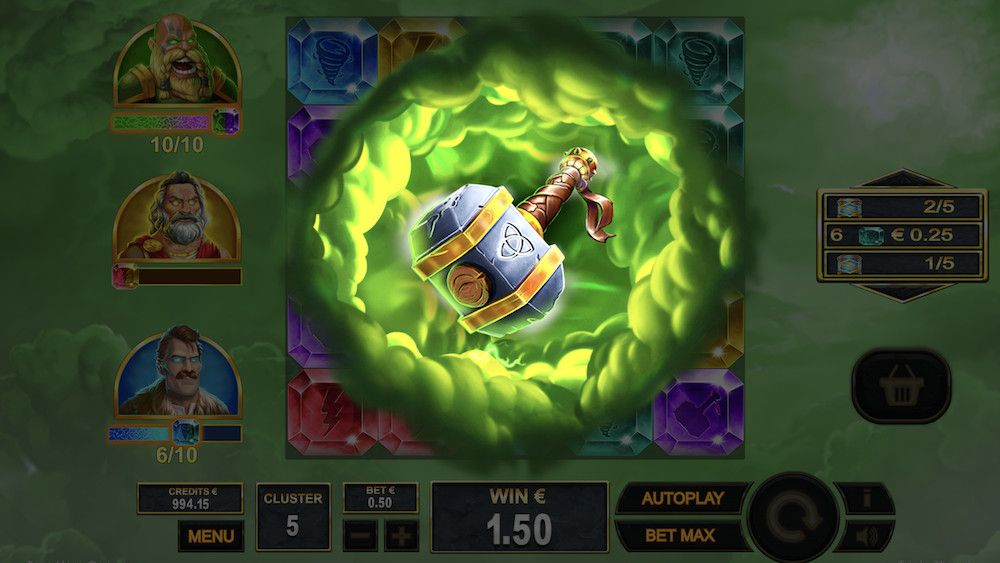Image resolution: width=1000 pixels, height=563 pixels.
Task: Decrease the bet with the minus button
Action: pos(361,535)
